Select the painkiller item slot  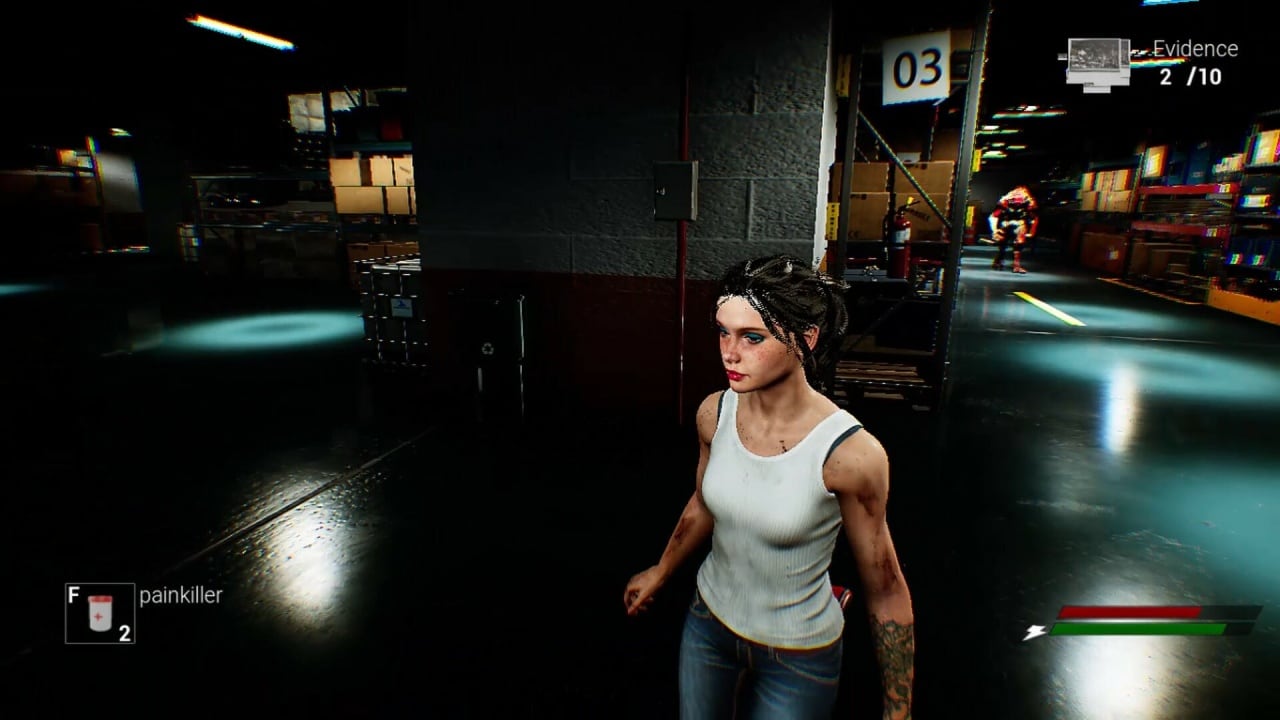point(100,613)
